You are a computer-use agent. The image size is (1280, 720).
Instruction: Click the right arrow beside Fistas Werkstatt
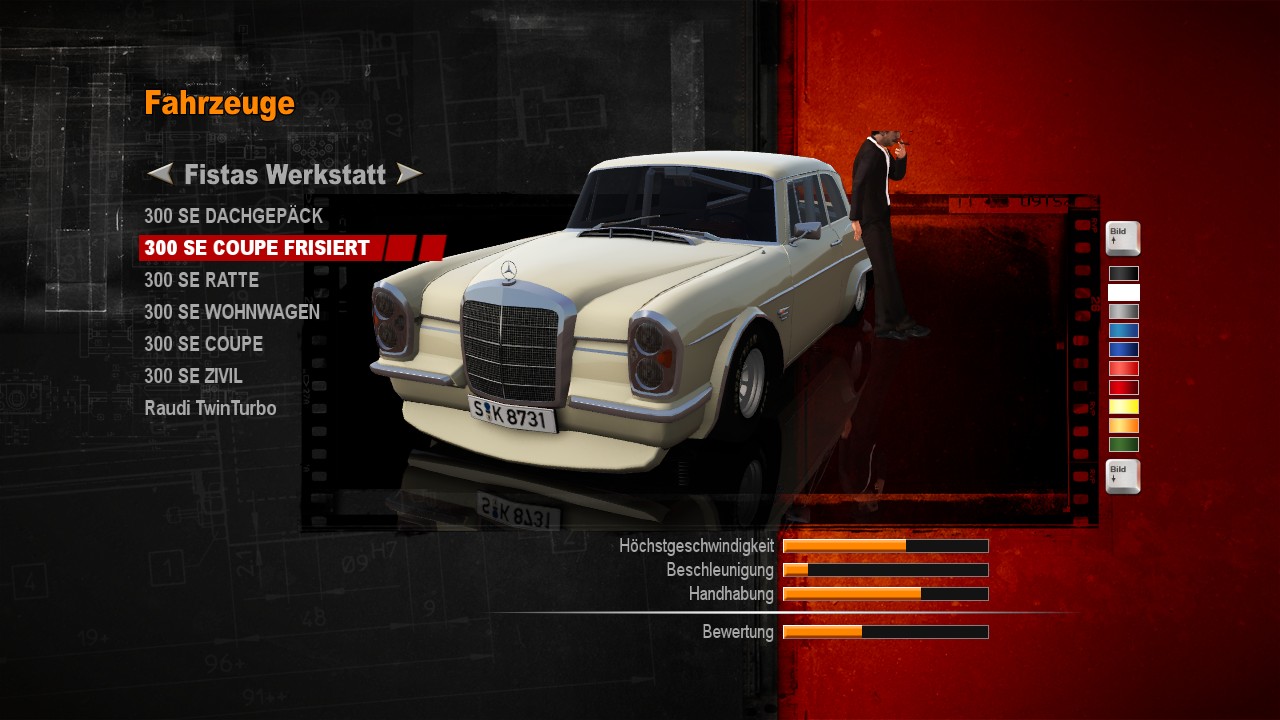point(409,175)
